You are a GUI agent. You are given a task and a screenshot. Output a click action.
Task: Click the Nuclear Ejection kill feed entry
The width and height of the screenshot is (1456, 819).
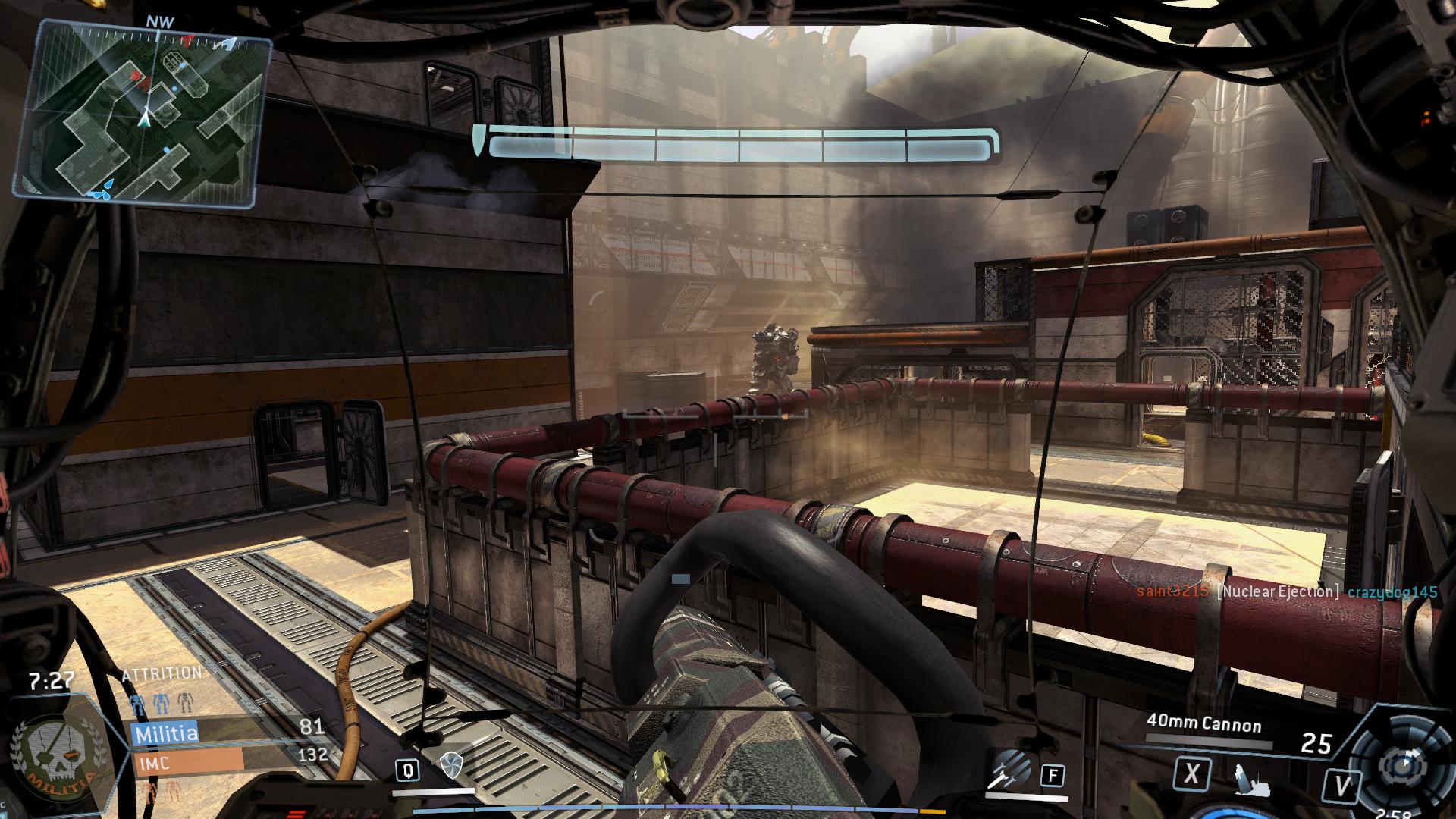(x=1278, y=591)
